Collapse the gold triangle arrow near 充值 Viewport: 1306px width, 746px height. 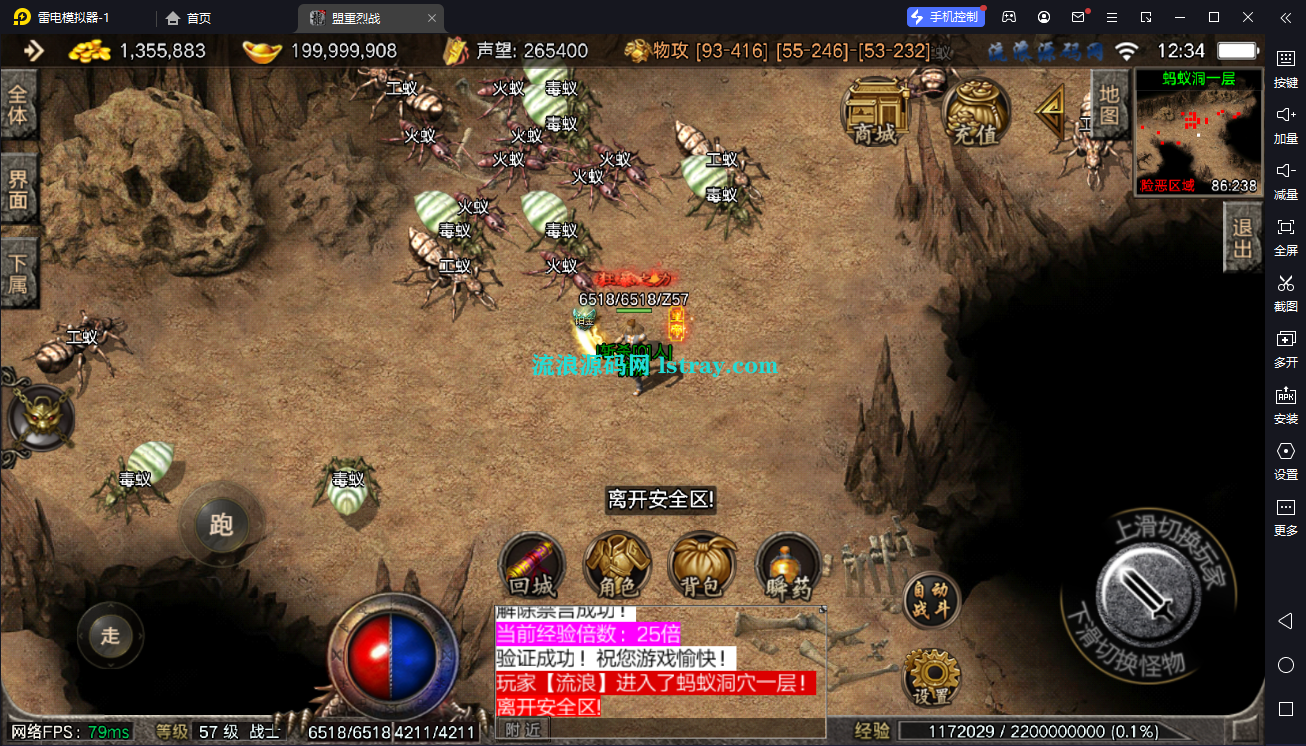click(1050, 110)
